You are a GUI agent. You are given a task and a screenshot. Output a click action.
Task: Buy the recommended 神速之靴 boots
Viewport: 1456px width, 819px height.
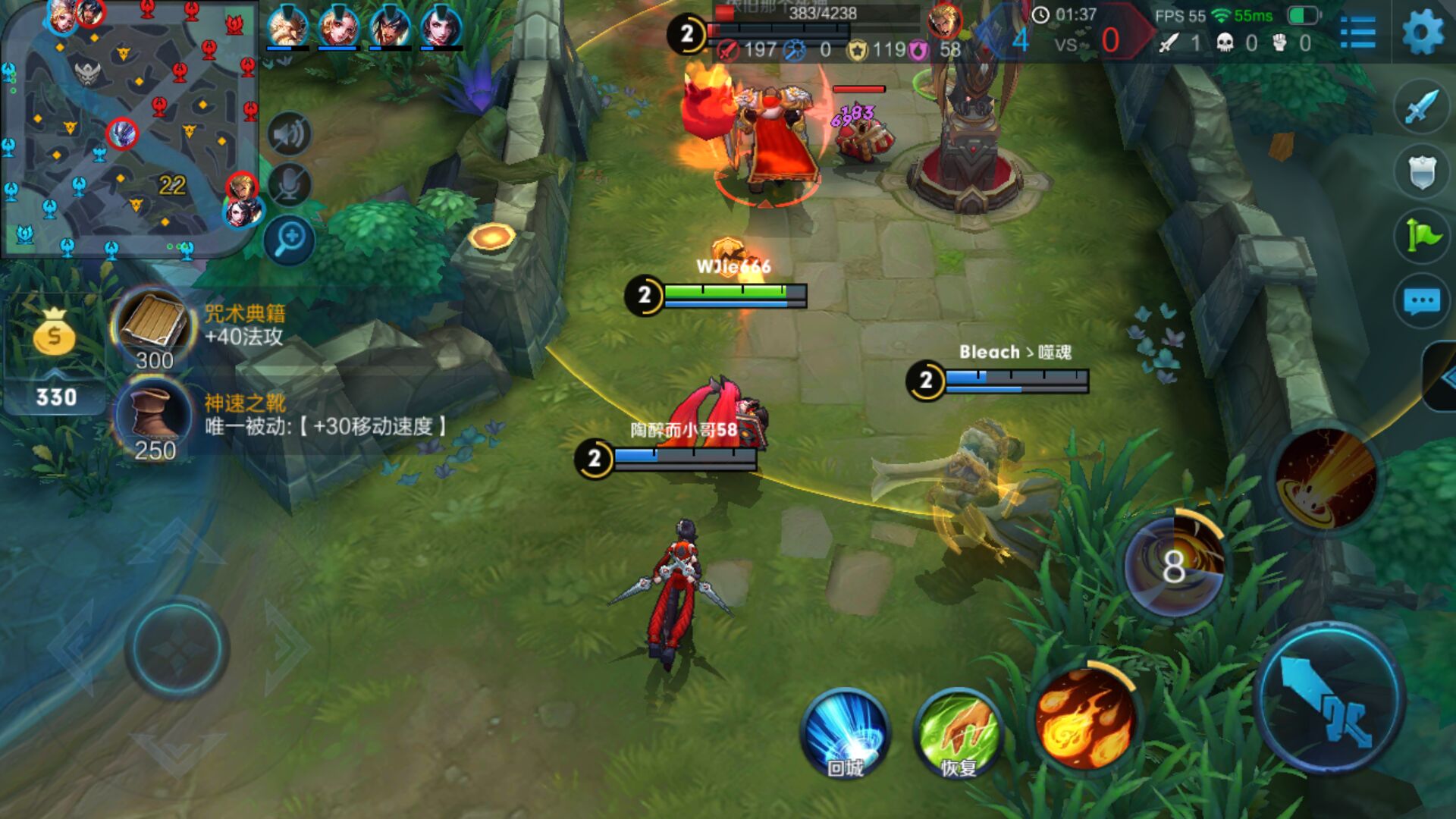153,417
